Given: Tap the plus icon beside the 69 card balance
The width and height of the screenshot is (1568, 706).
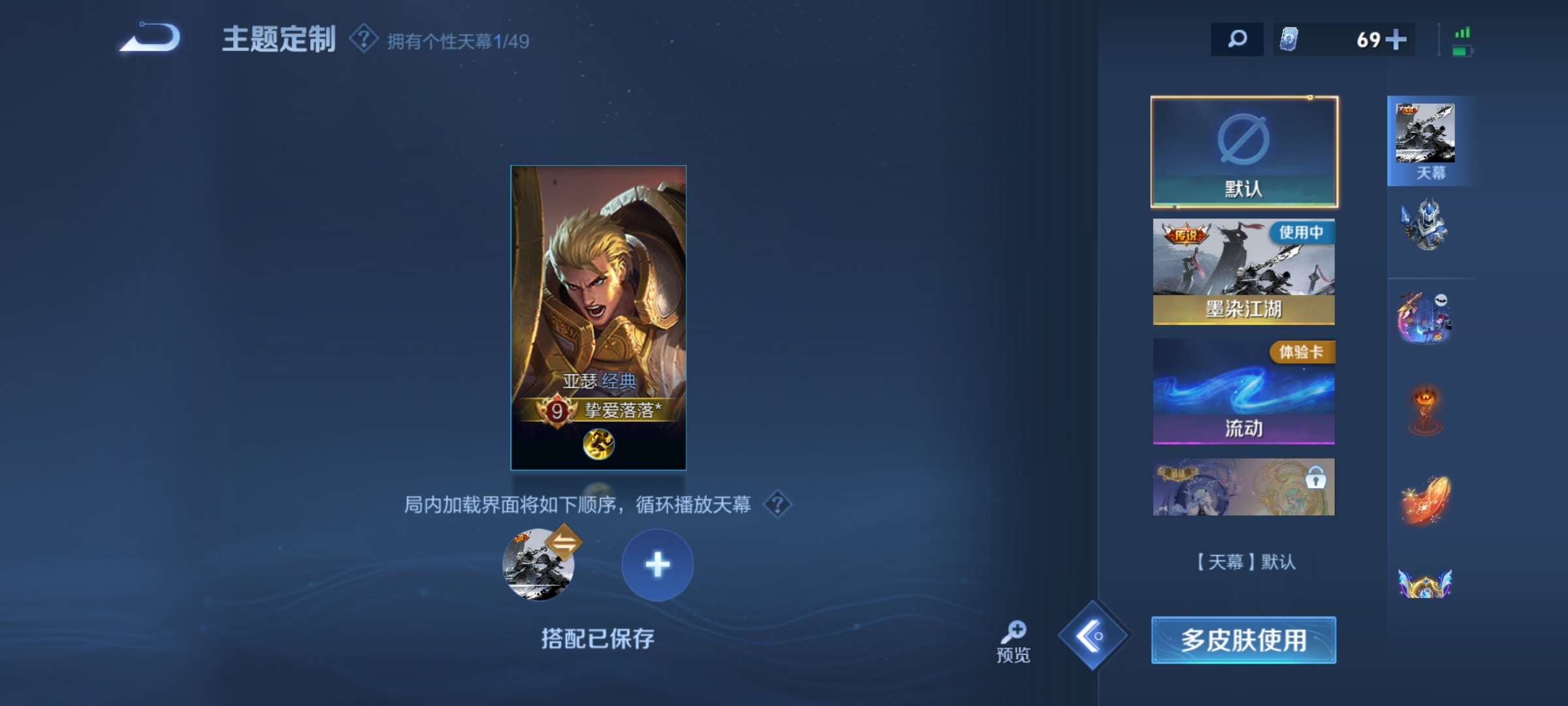Looking at the screenshot, I should 1396,41.
